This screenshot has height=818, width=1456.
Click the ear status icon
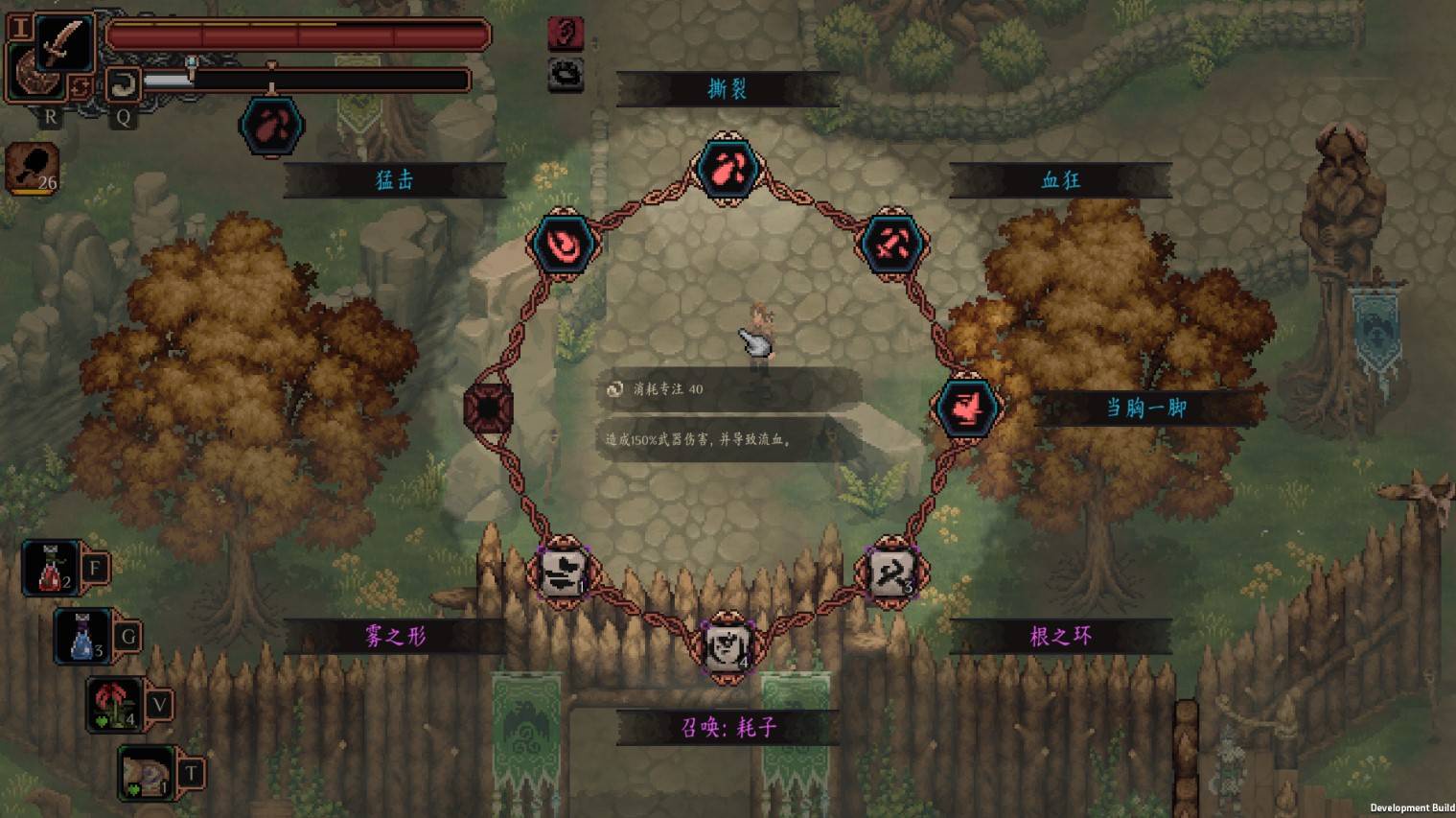[566, 34]
